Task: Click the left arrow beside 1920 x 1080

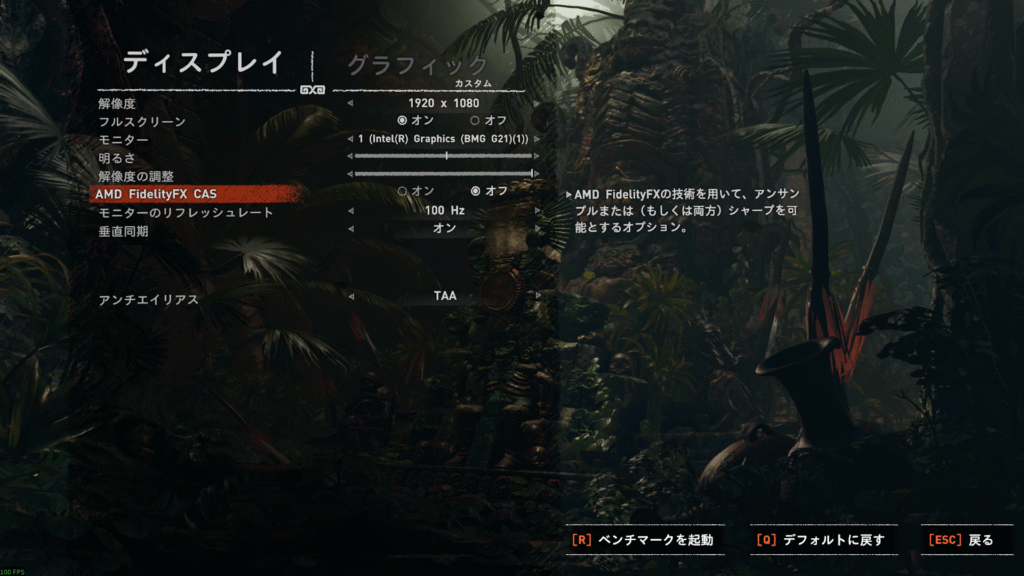Action: coord(350,103)
